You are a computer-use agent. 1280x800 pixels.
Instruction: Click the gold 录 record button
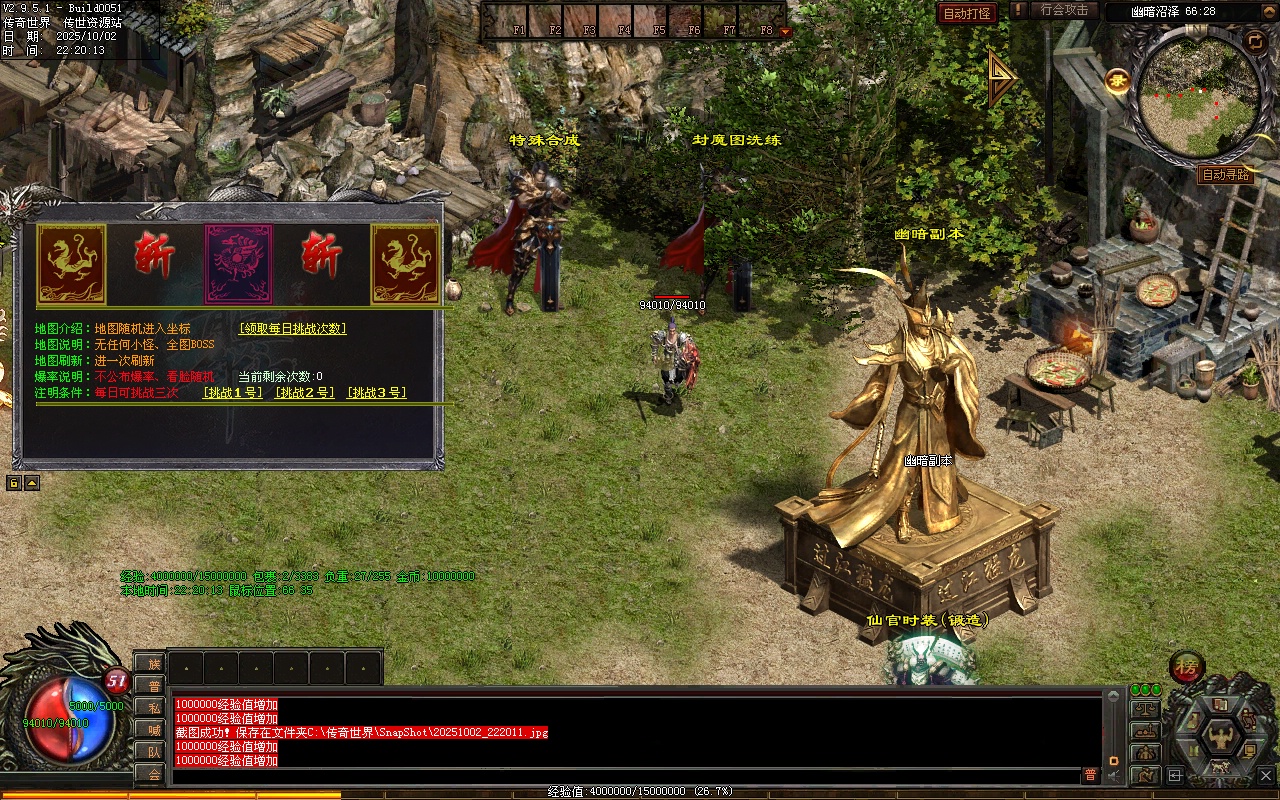(x=1117, y=80)
